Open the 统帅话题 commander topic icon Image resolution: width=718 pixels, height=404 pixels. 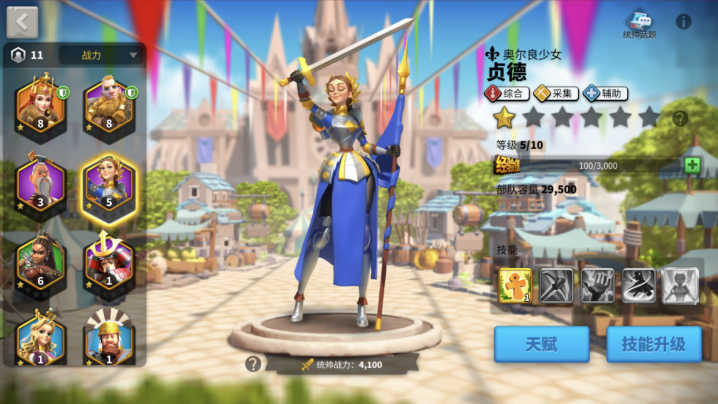click(639, 23)
